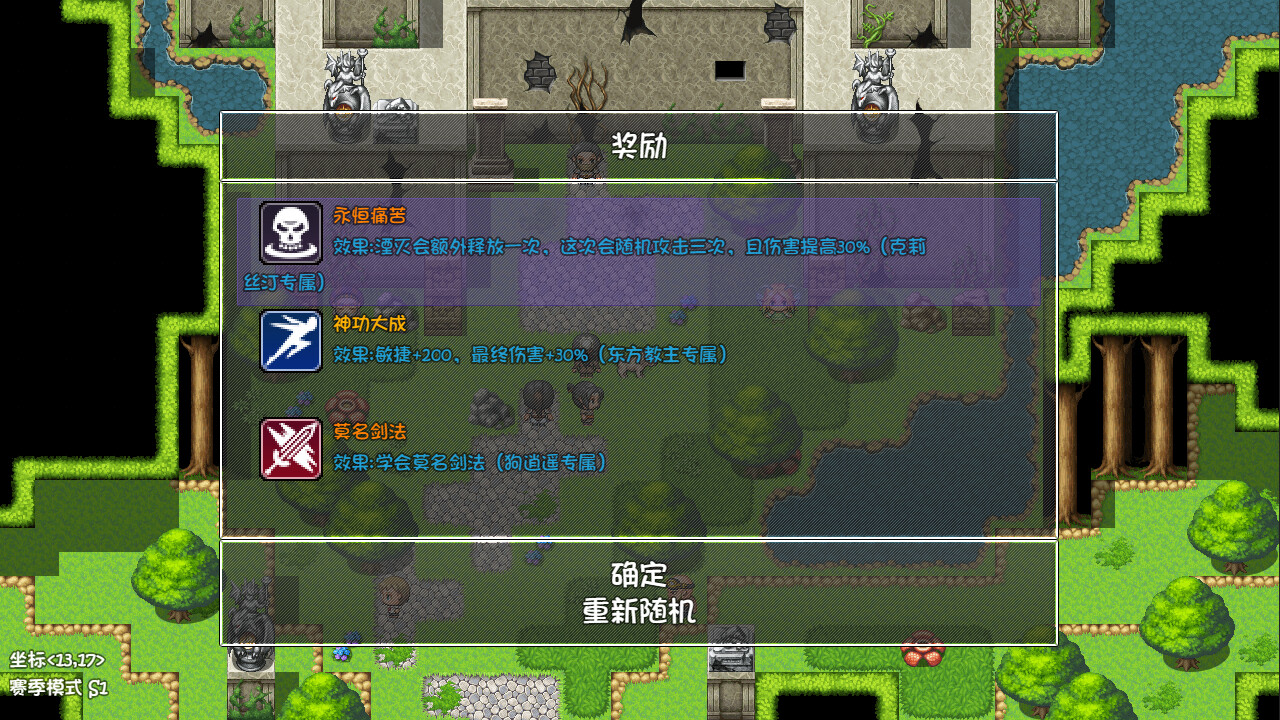Viewport: 1280px width, 720px height.
Task: Open the bottom action menu panel
Action: click(x=640, y=590)
